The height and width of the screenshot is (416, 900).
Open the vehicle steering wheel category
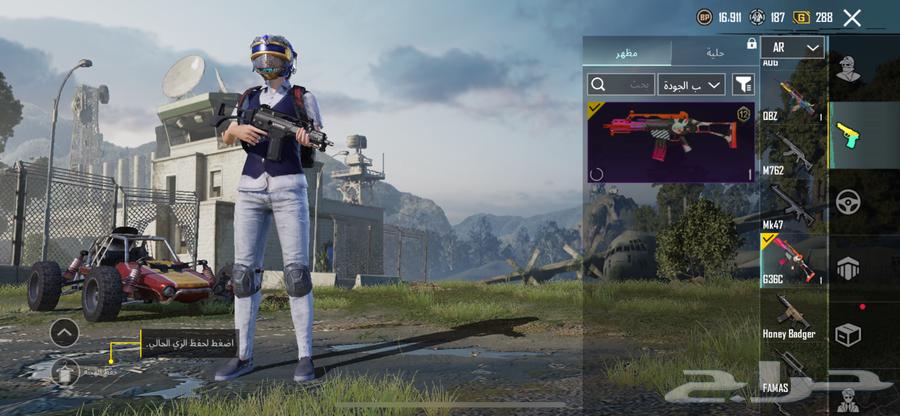(848, 201)
